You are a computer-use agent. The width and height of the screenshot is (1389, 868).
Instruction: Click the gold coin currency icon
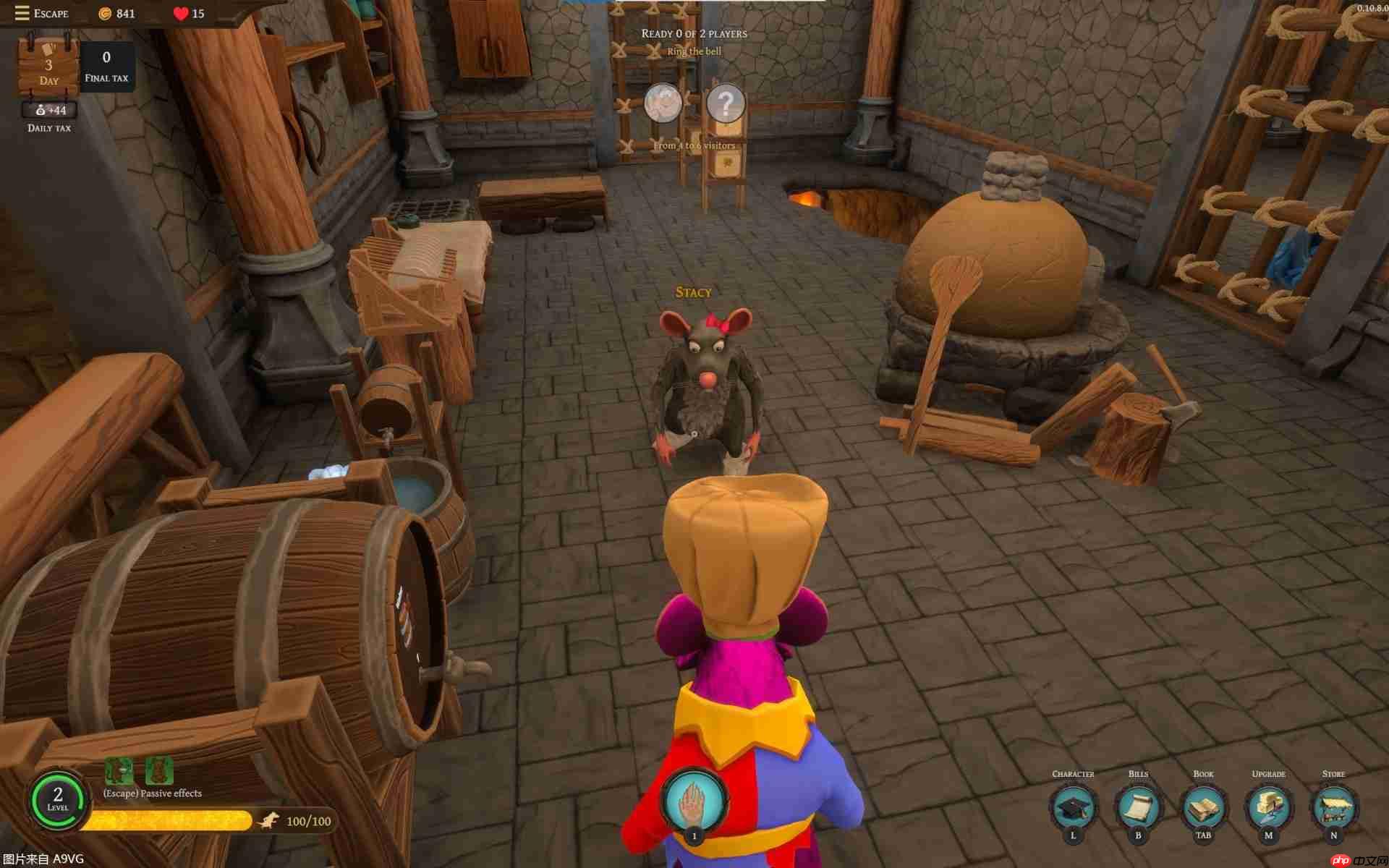point(104,13)
